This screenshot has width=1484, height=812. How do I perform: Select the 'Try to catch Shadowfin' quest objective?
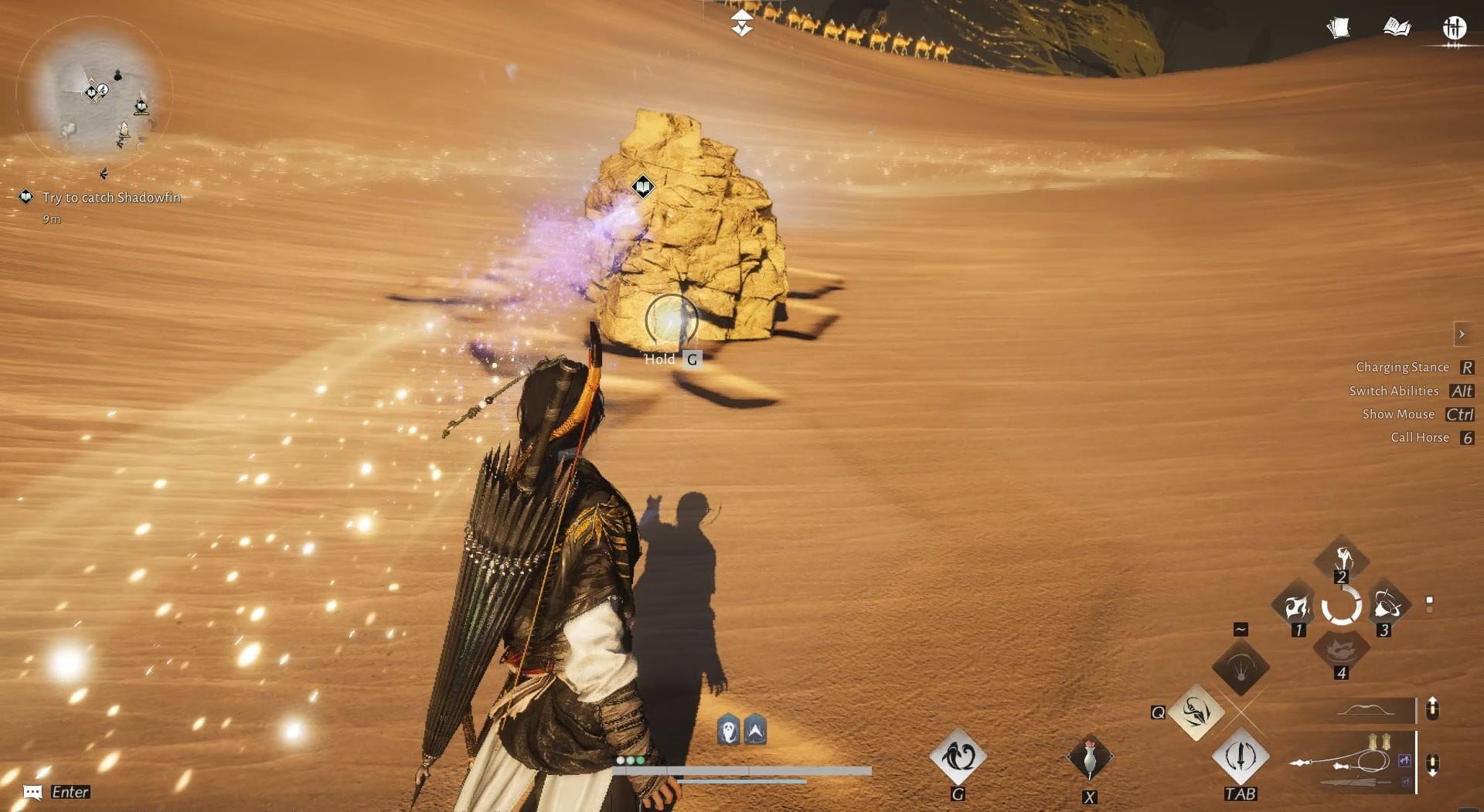point(111,197)
